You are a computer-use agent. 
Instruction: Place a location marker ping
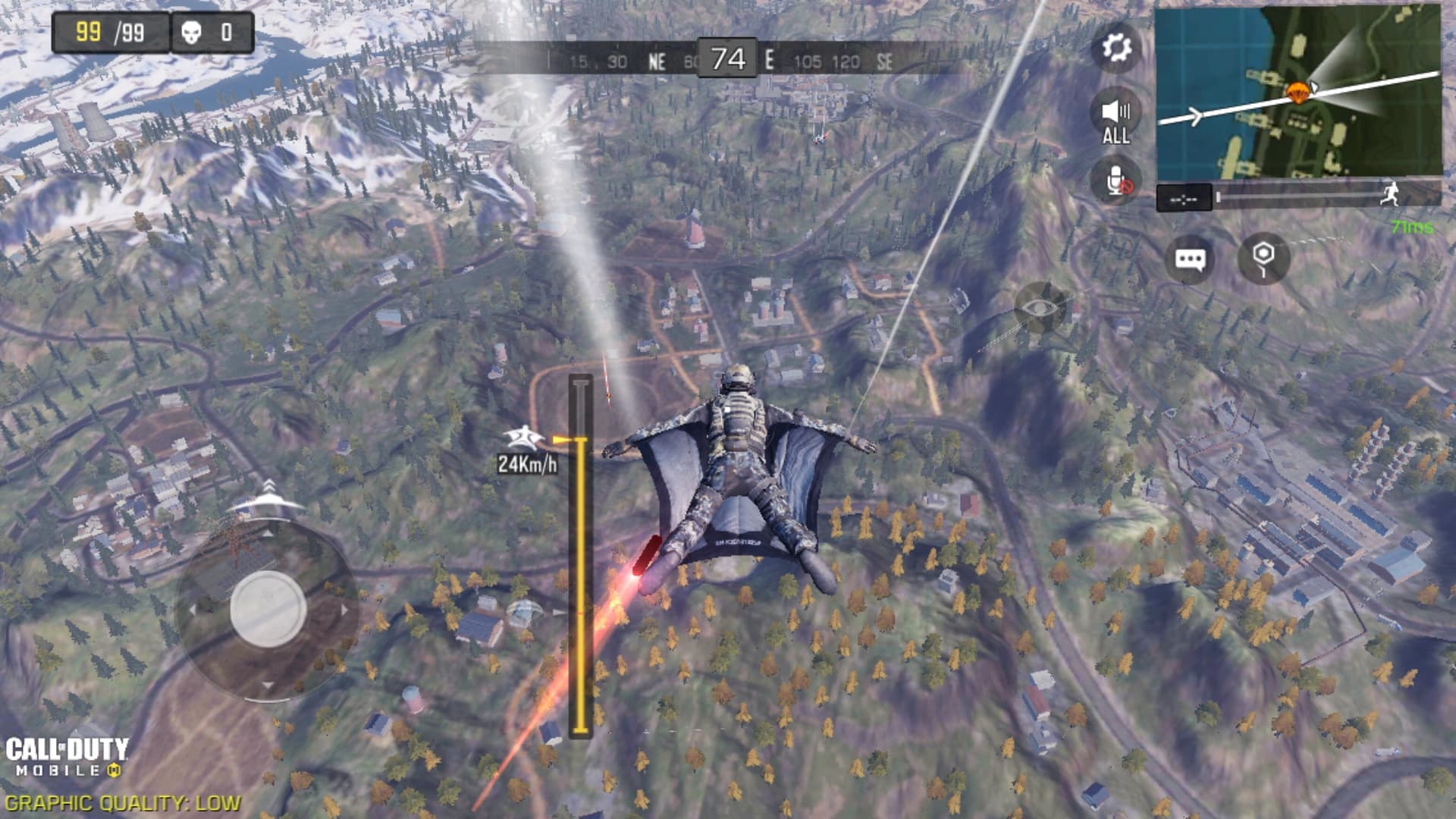[1263, 259]
